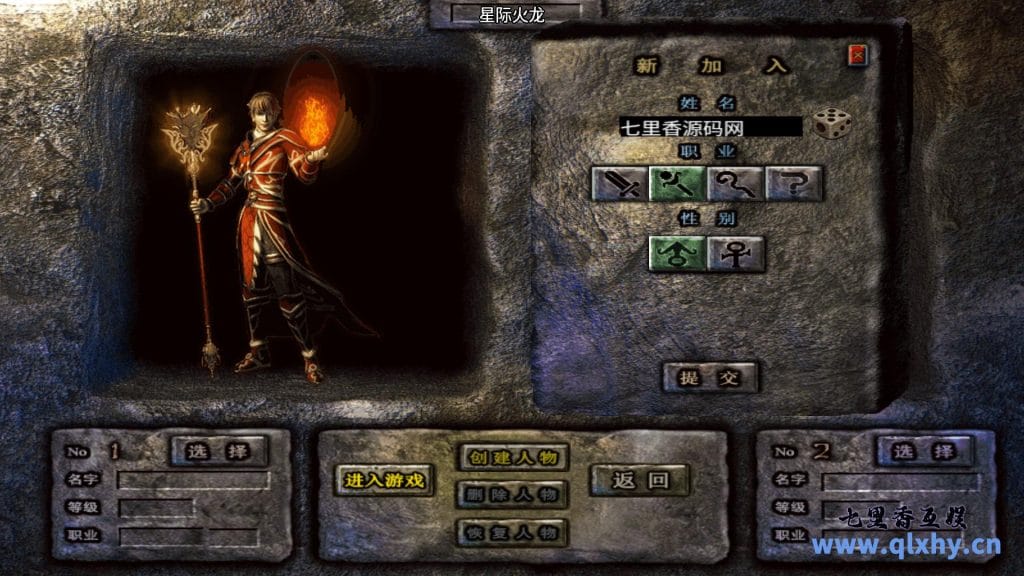Select character slot No 1 with 选择
Screen dimensions: 1024x576
click(220, 451)
